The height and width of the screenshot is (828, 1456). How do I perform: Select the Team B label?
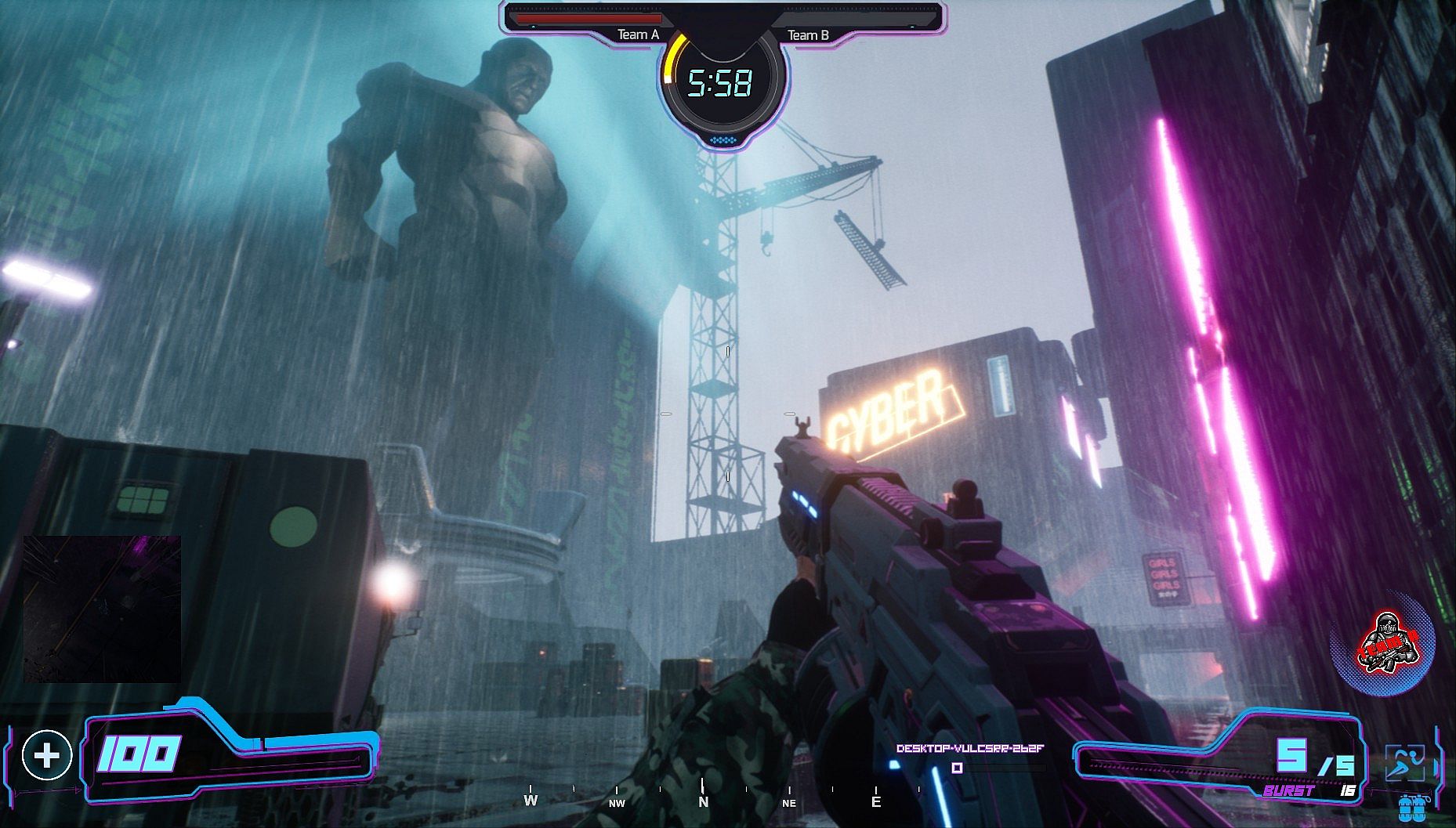(x=808, y=35)
